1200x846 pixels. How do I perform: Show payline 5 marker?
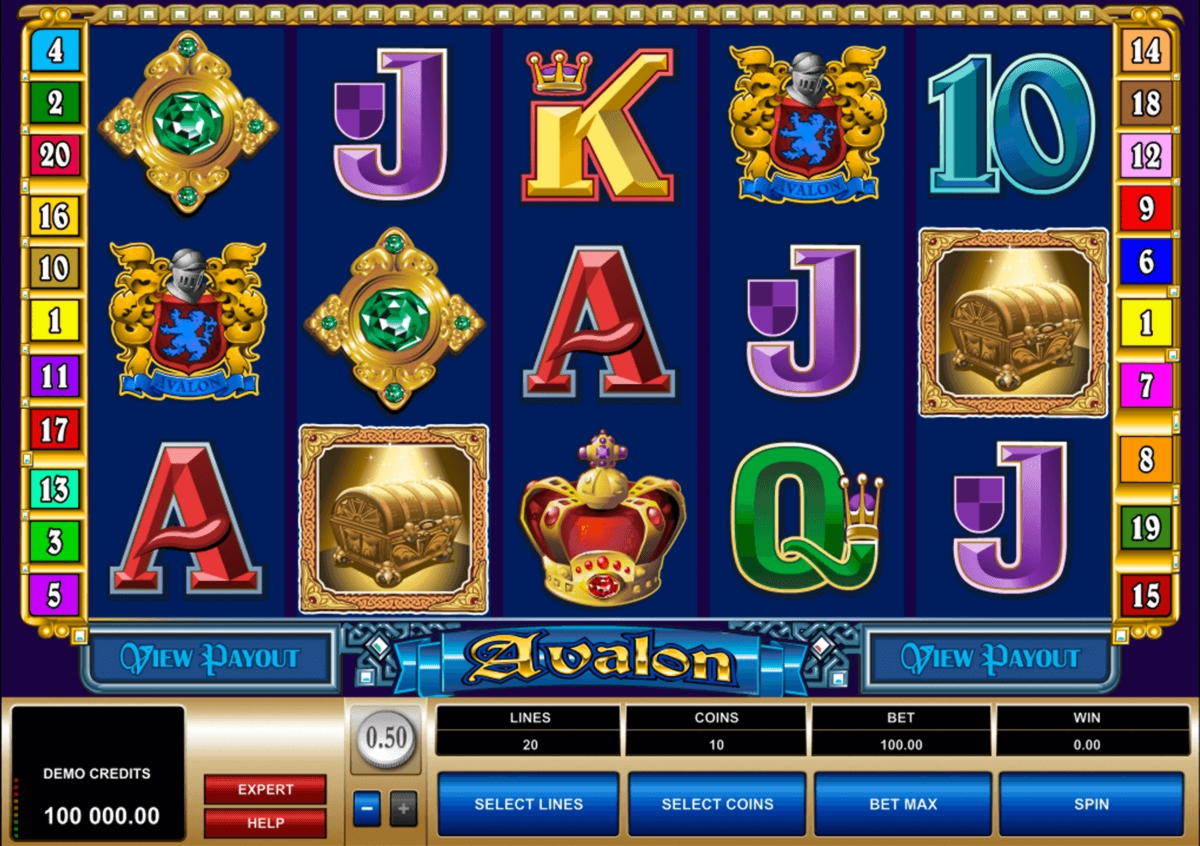55,594
